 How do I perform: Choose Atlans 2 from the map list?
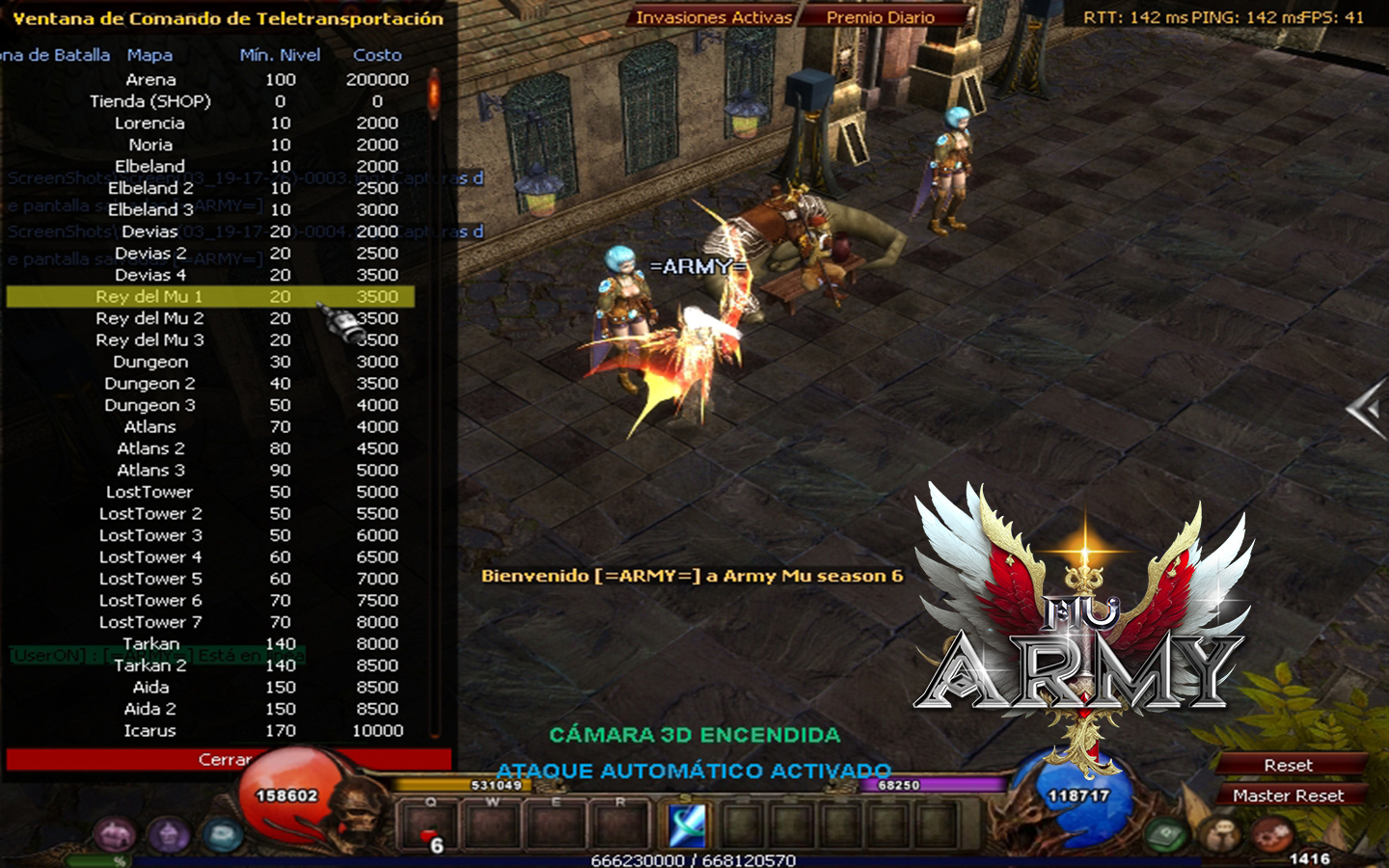[150, 448]
